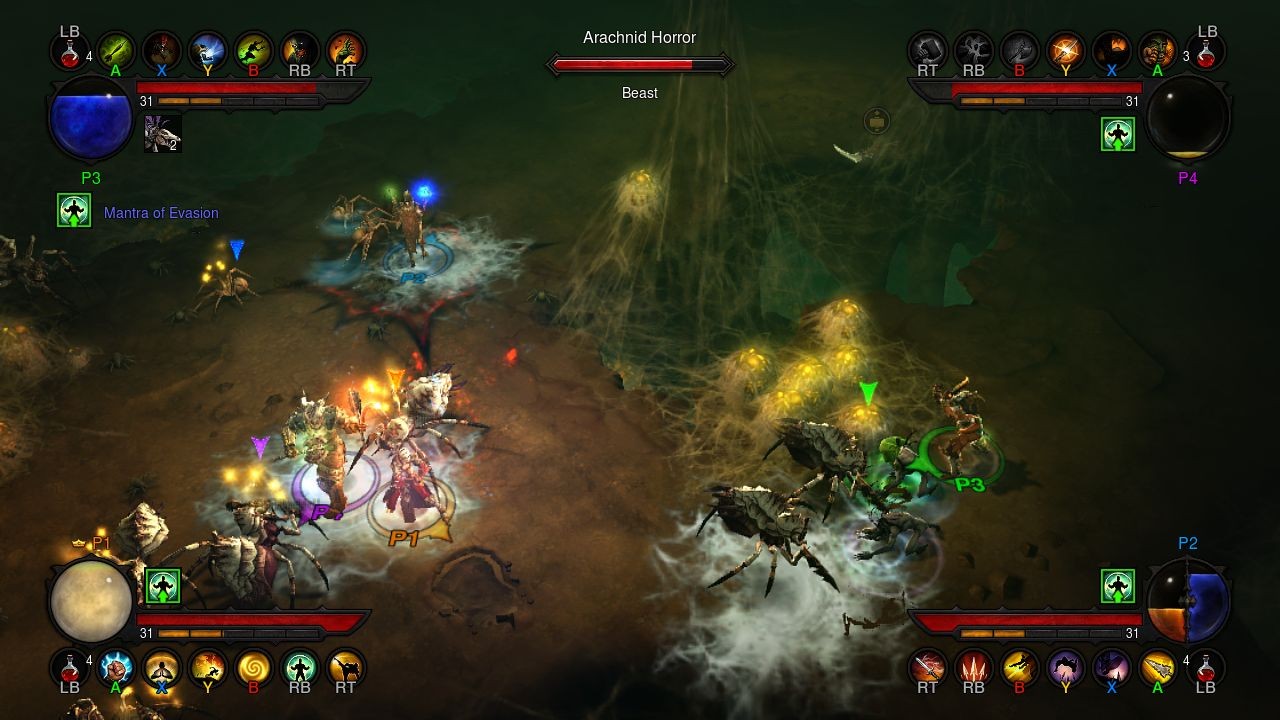The width and height of the screenshot is (1280, 720).
Task: Click P3's Mantra of Evasion buff icon
Action: click(74, 211)
